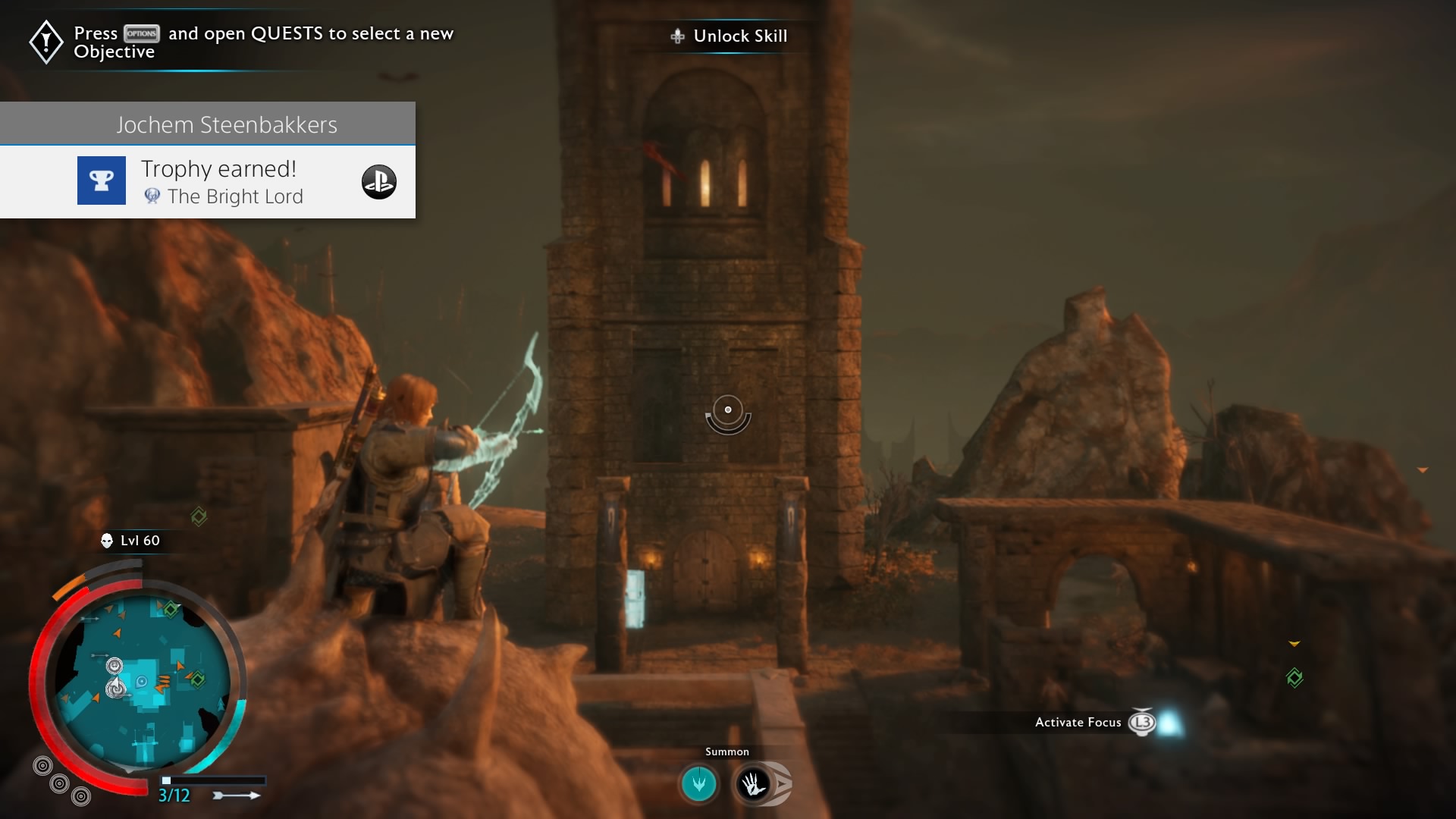This screenshot has height=819, width=1456.
Task: Click The Bright Lord trophy text
Action: pyautogui.click(x=236, y=196)
